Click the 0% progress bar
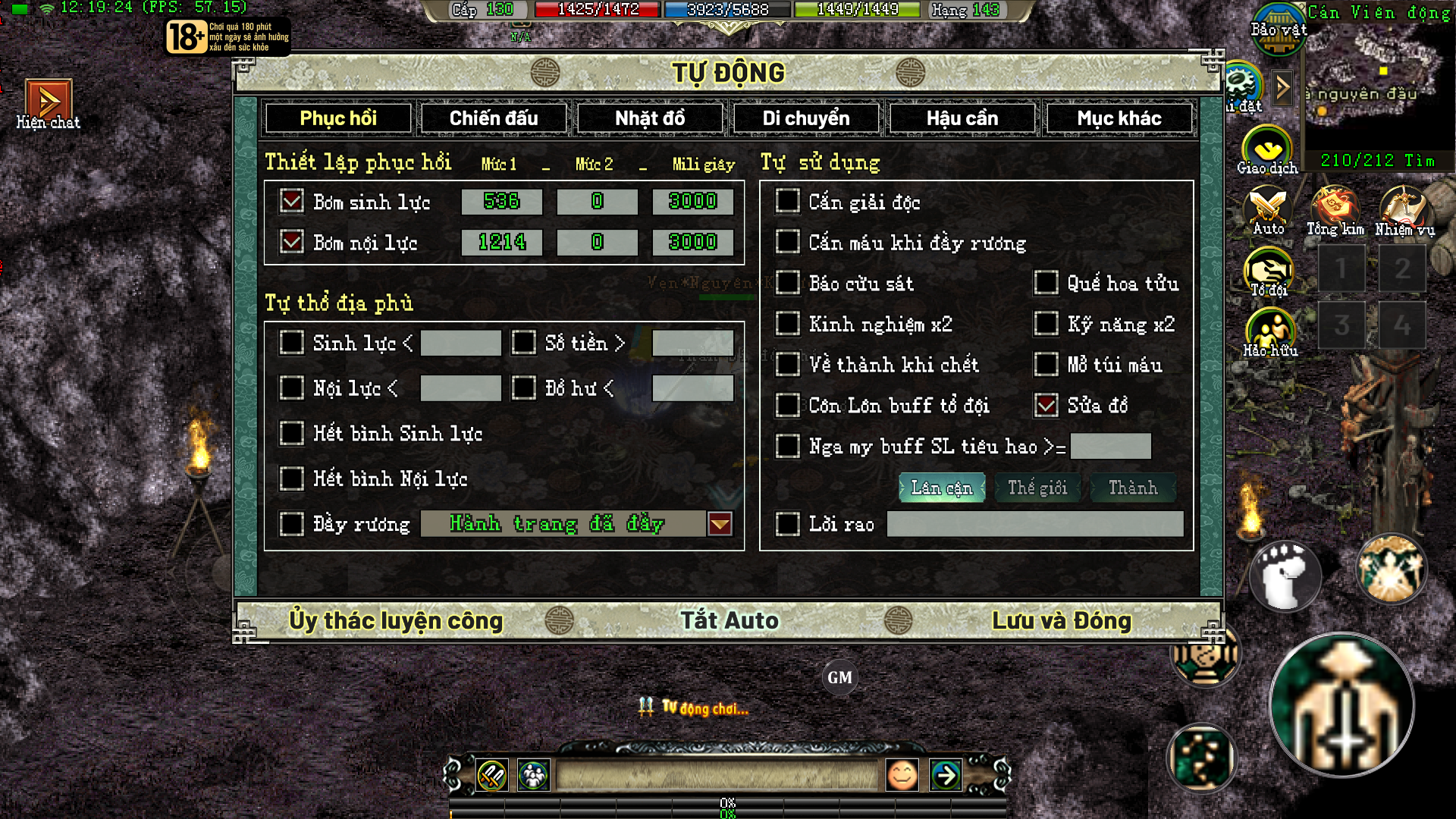The width and height of the screenshot is (1456, 819). coord(726,802)
